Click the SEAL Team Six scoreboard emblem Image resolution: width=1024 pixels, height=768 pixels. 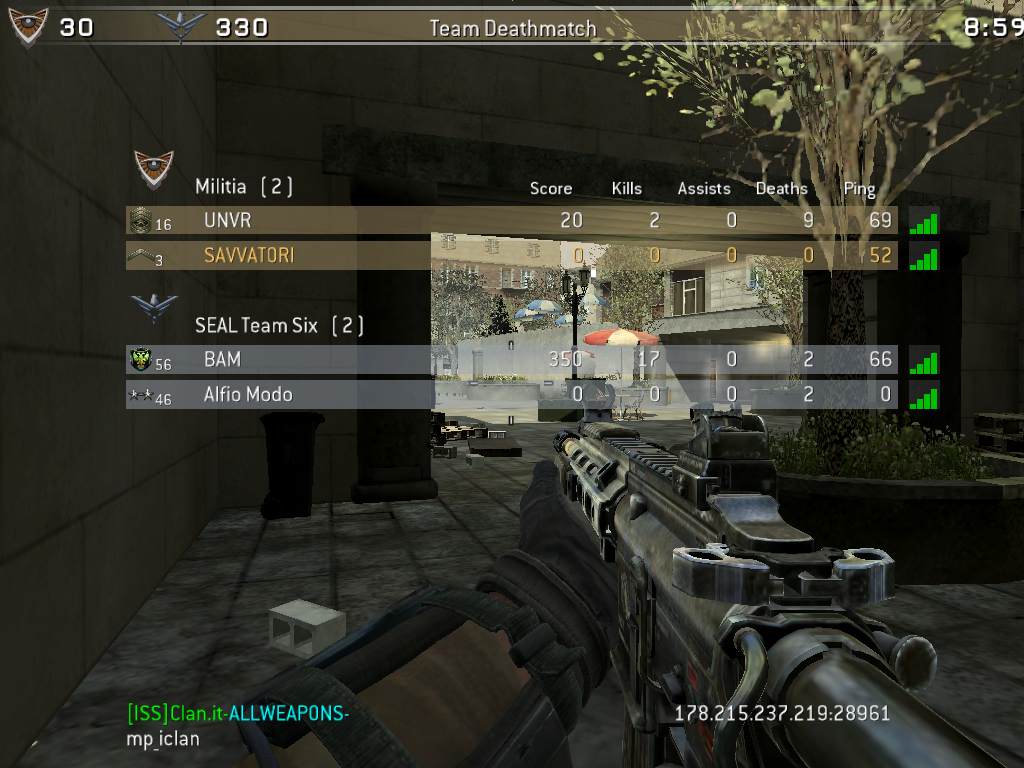(x=154, y=308)
